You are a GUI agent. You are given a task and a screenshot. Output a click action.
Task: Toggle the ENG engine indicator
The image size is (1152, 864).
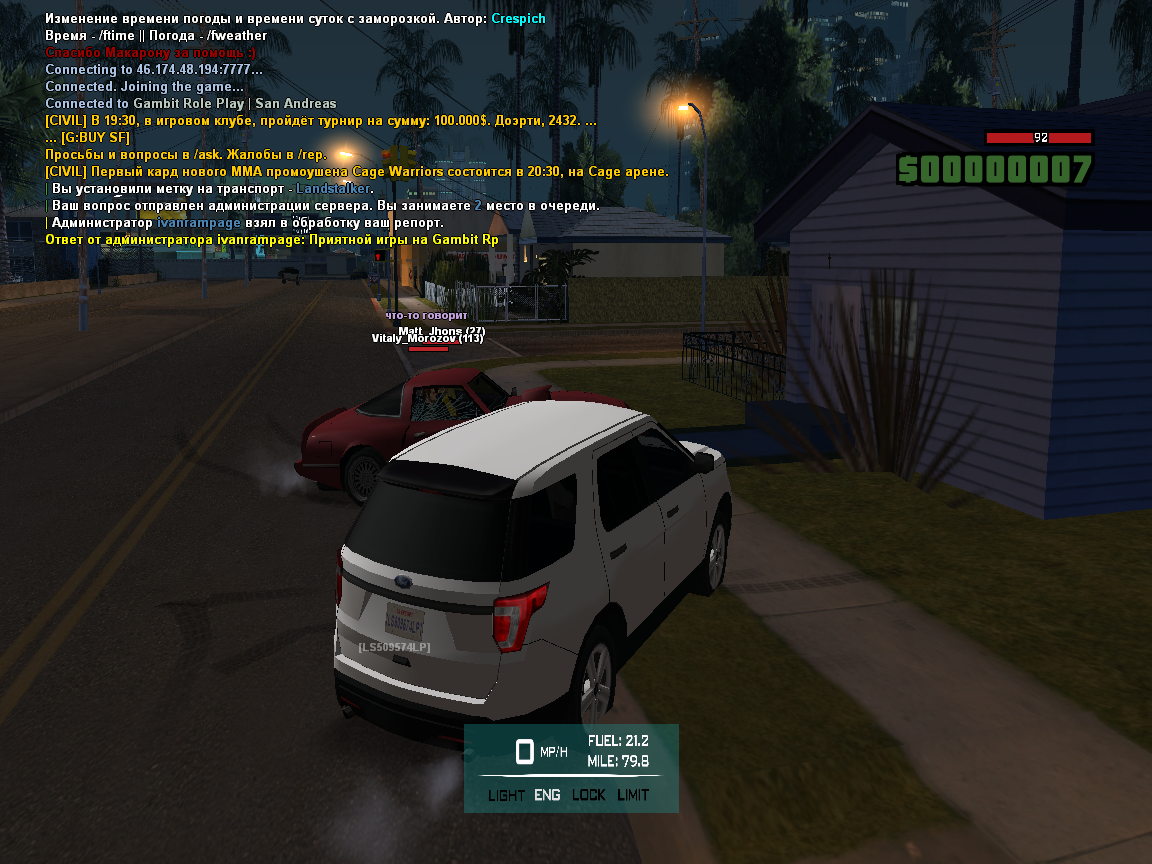(x=547, y=795)
